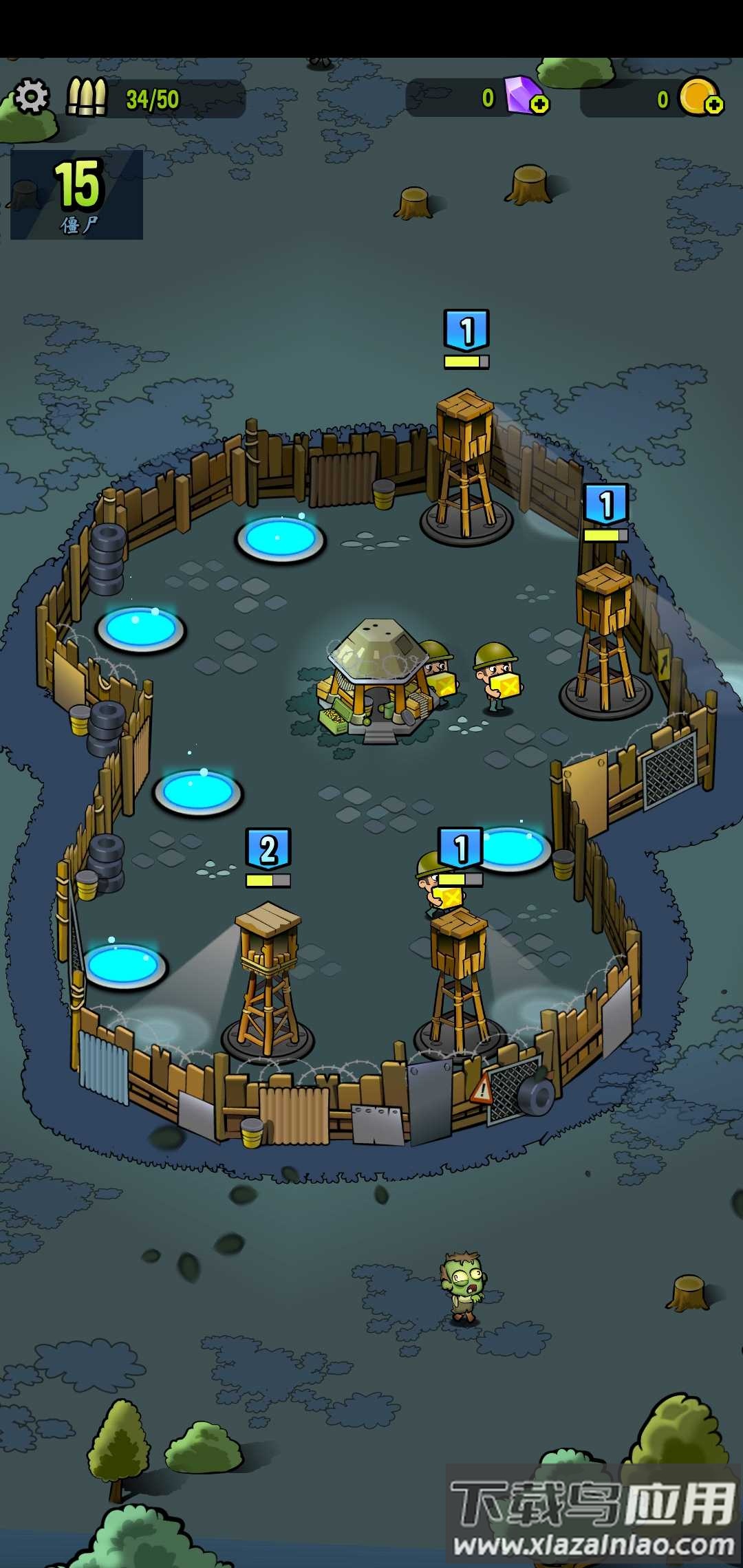Select the level 2 watchtower badge
The width and height of the screenshot is (743, 1568).
click(268, 849)
